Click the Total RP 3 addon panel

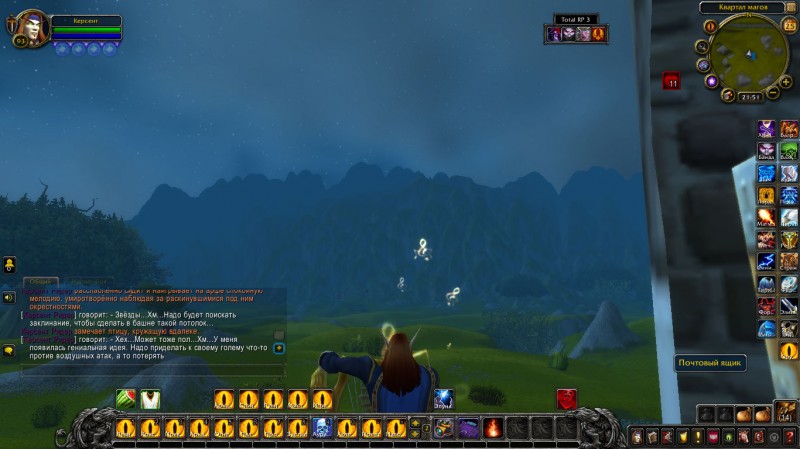coord(574,33)
